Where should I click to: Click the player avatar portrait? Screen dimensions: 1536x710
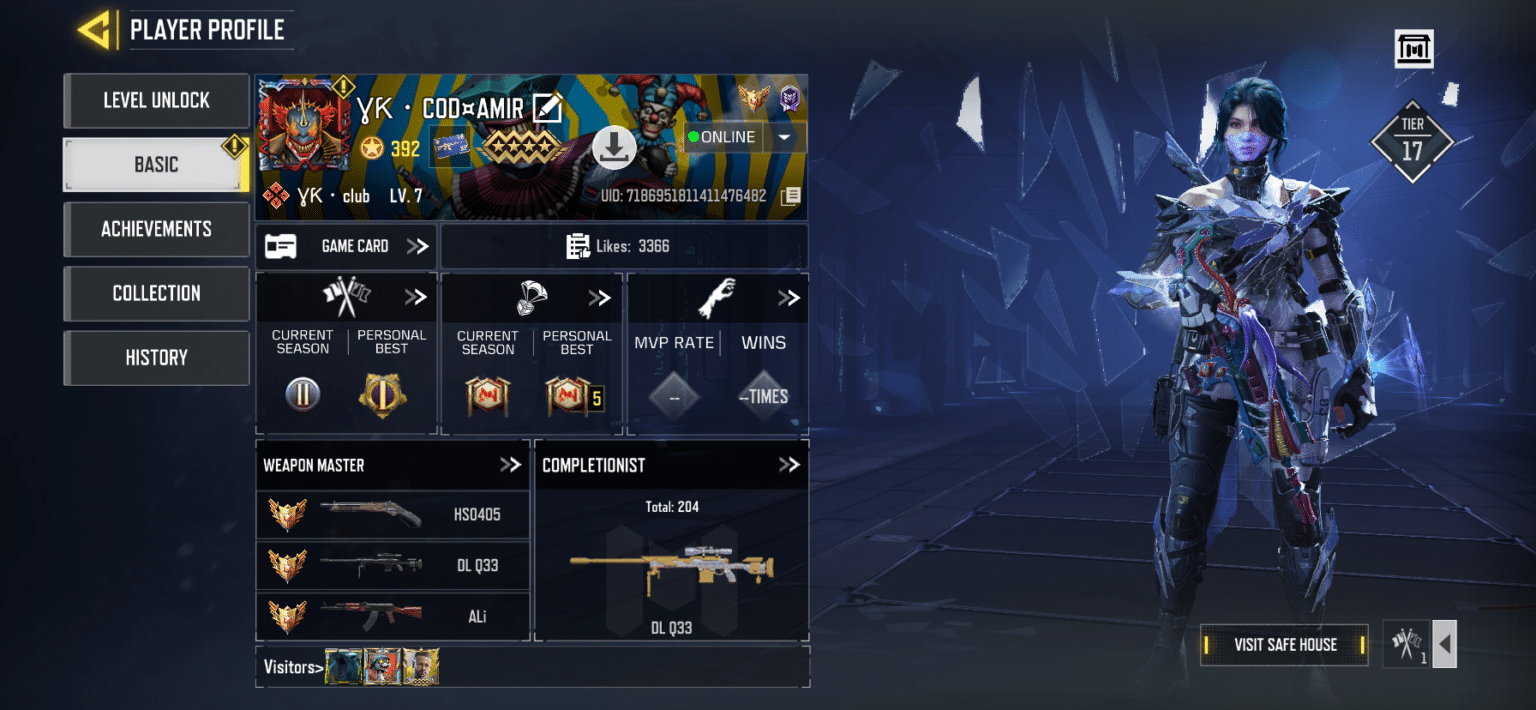(x=303, y=126)
